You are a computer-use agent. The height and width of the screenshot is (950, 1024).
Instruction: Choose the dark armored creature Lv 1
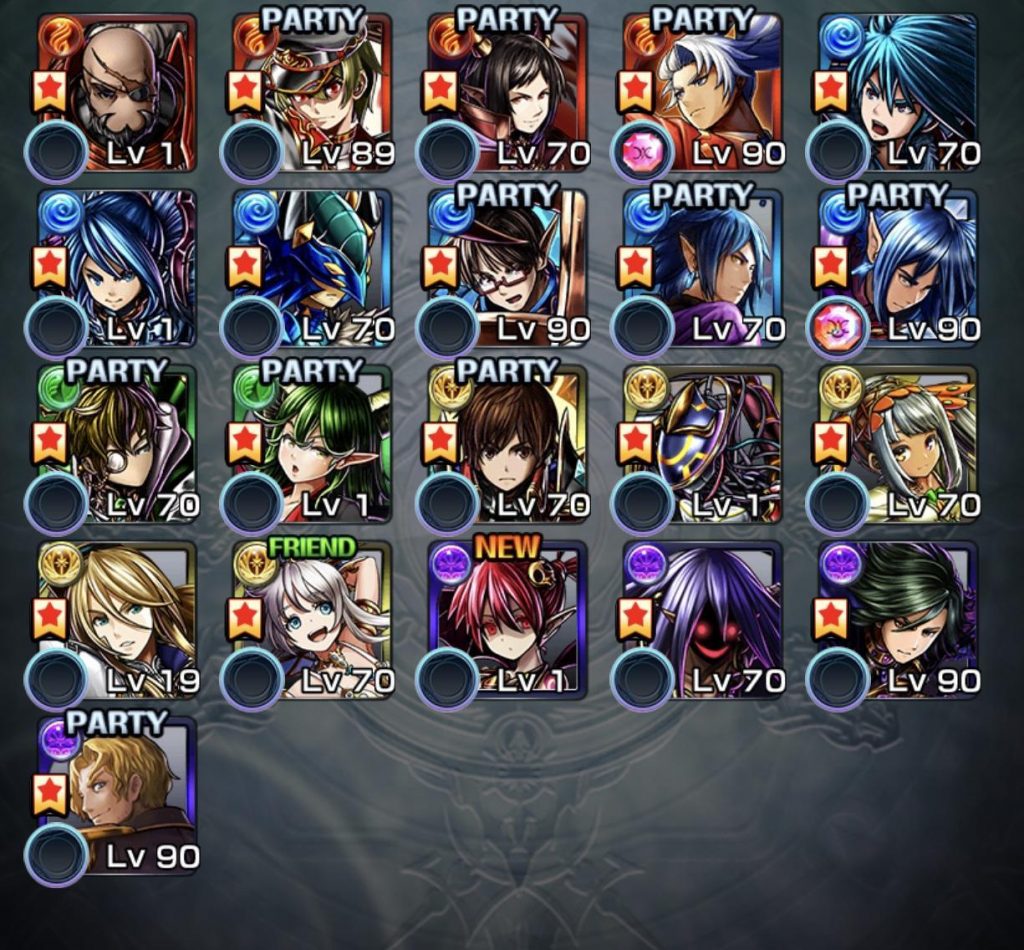point(704,444)
